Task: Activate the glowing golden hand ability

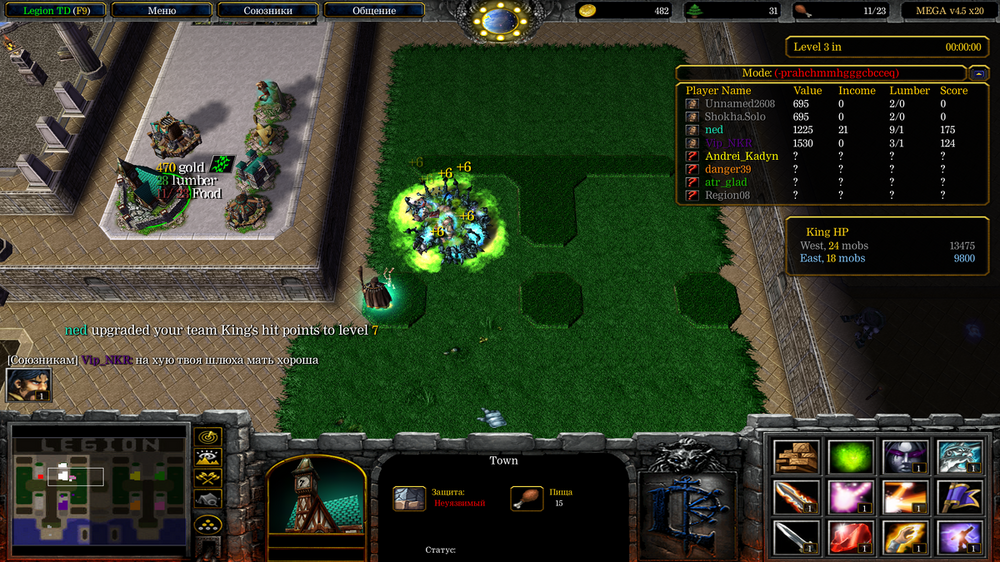Action: [x=905, y=537]
